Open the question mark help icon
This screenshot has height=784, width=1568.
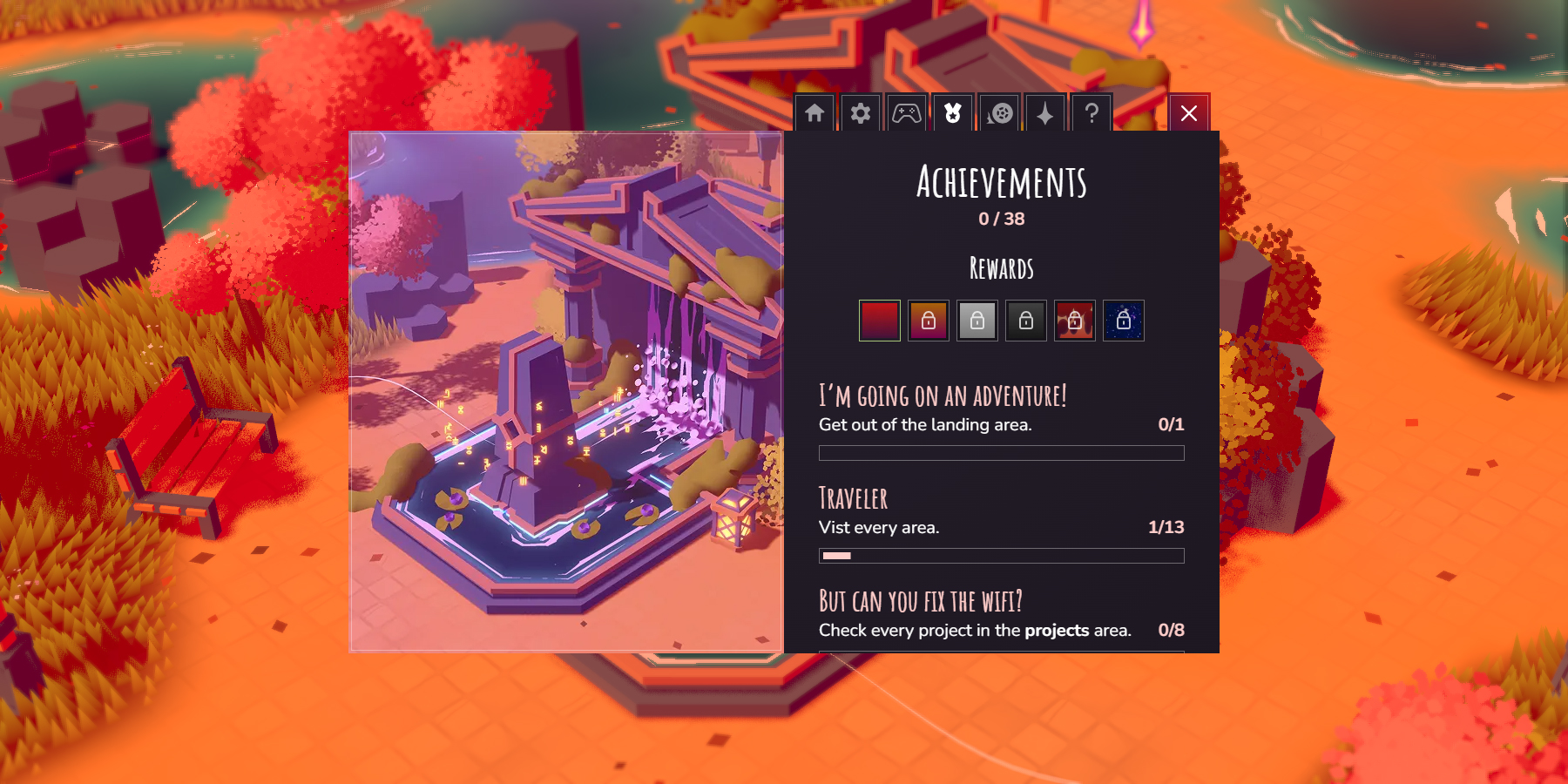1092,113
